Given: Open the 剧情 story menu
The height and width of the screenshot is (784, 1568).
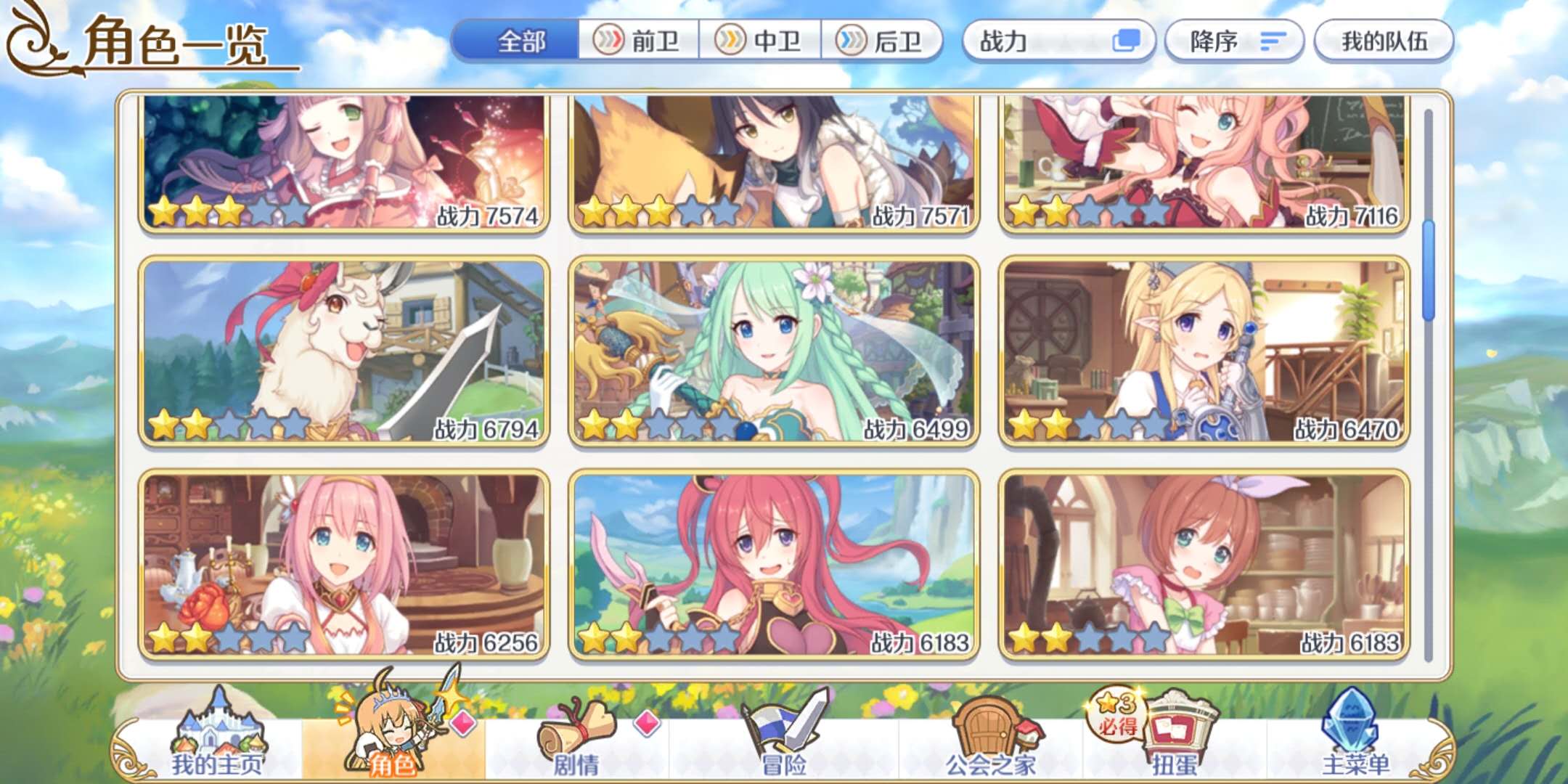Looking at the screenshot, I should [576, 740].
